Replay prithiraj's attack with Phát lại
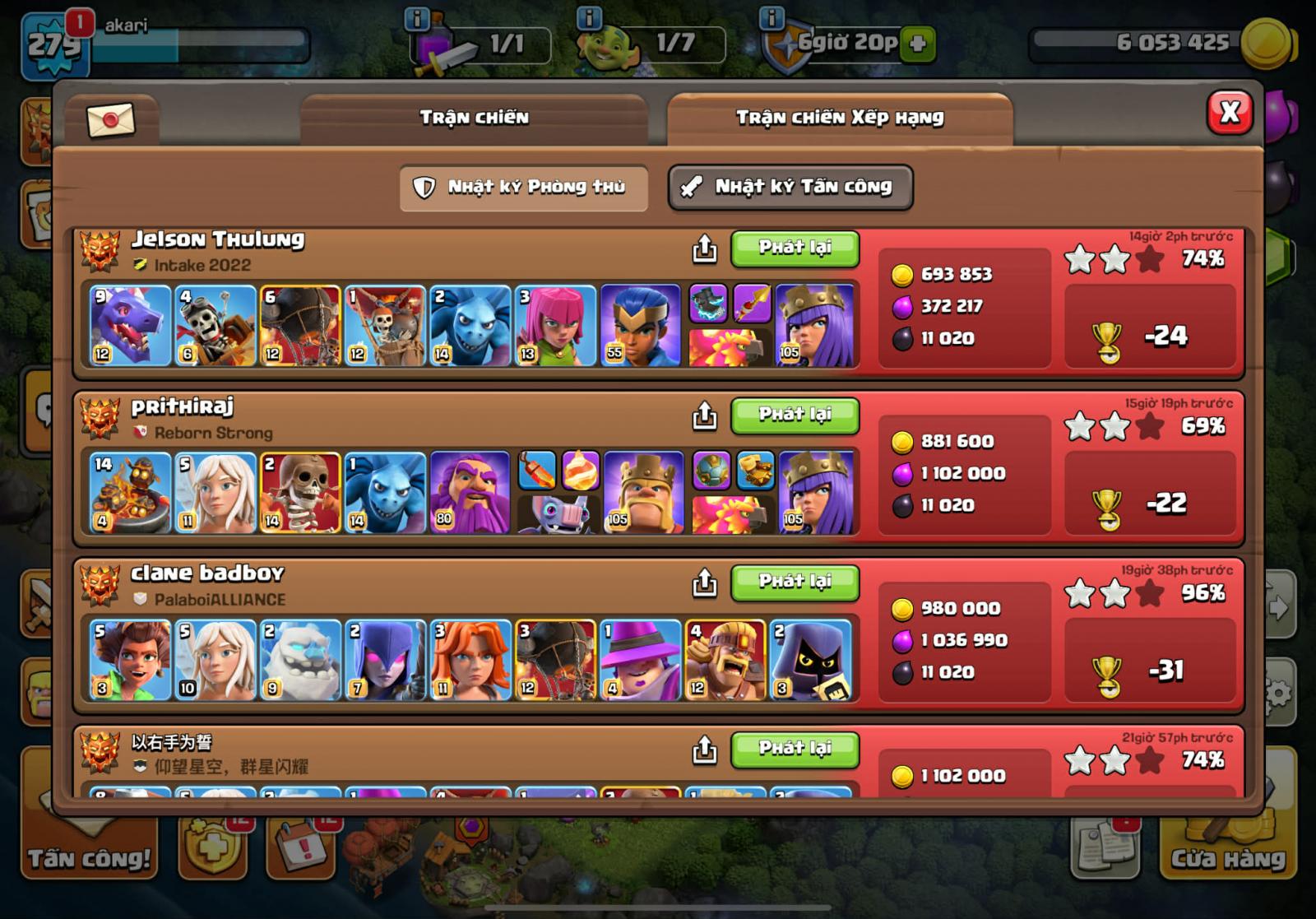1316x919 pixels. click(x=795, y=415)
